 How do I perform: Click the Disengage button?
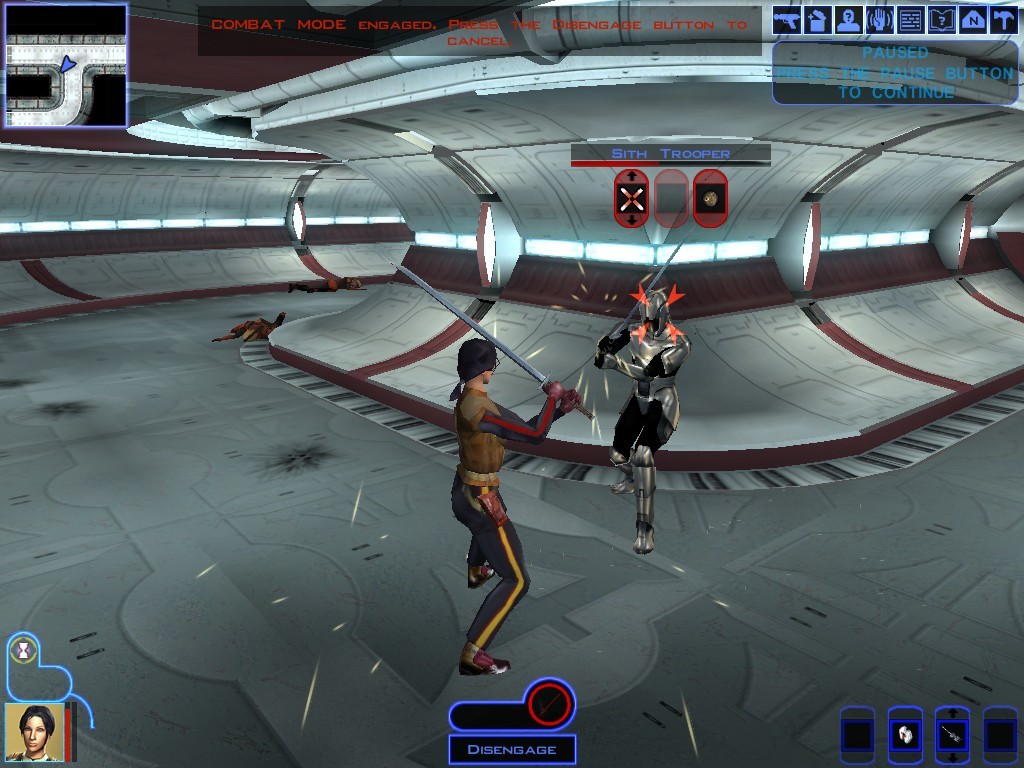(511, 749)
